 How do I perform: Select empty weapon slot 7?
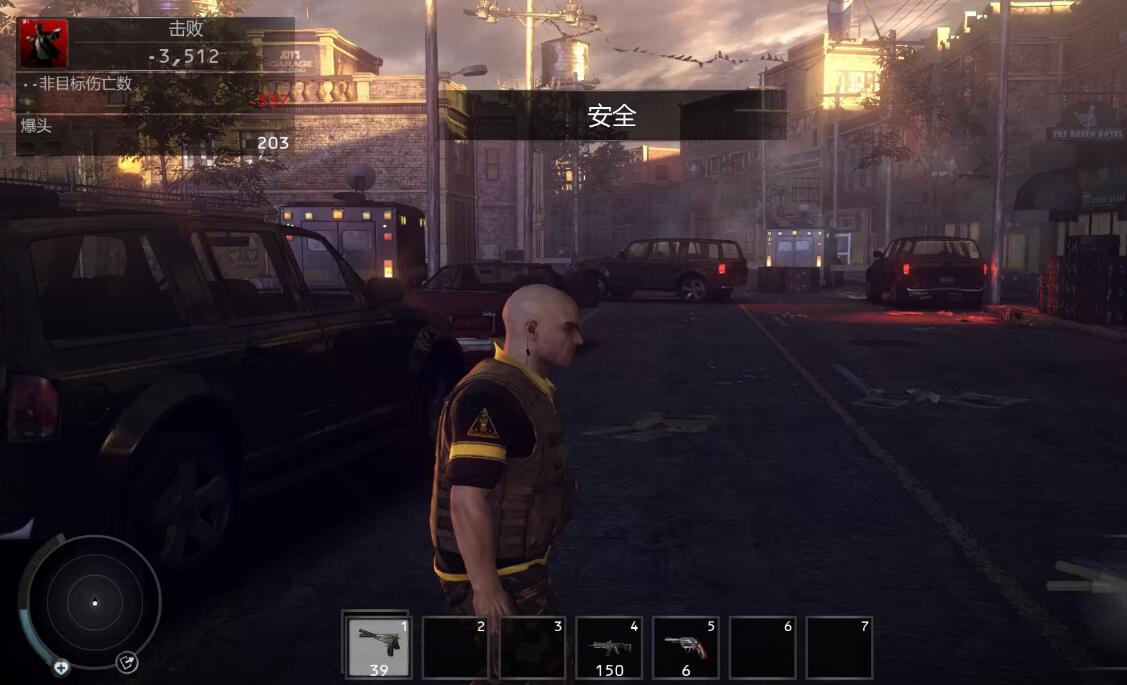point(839,647)
